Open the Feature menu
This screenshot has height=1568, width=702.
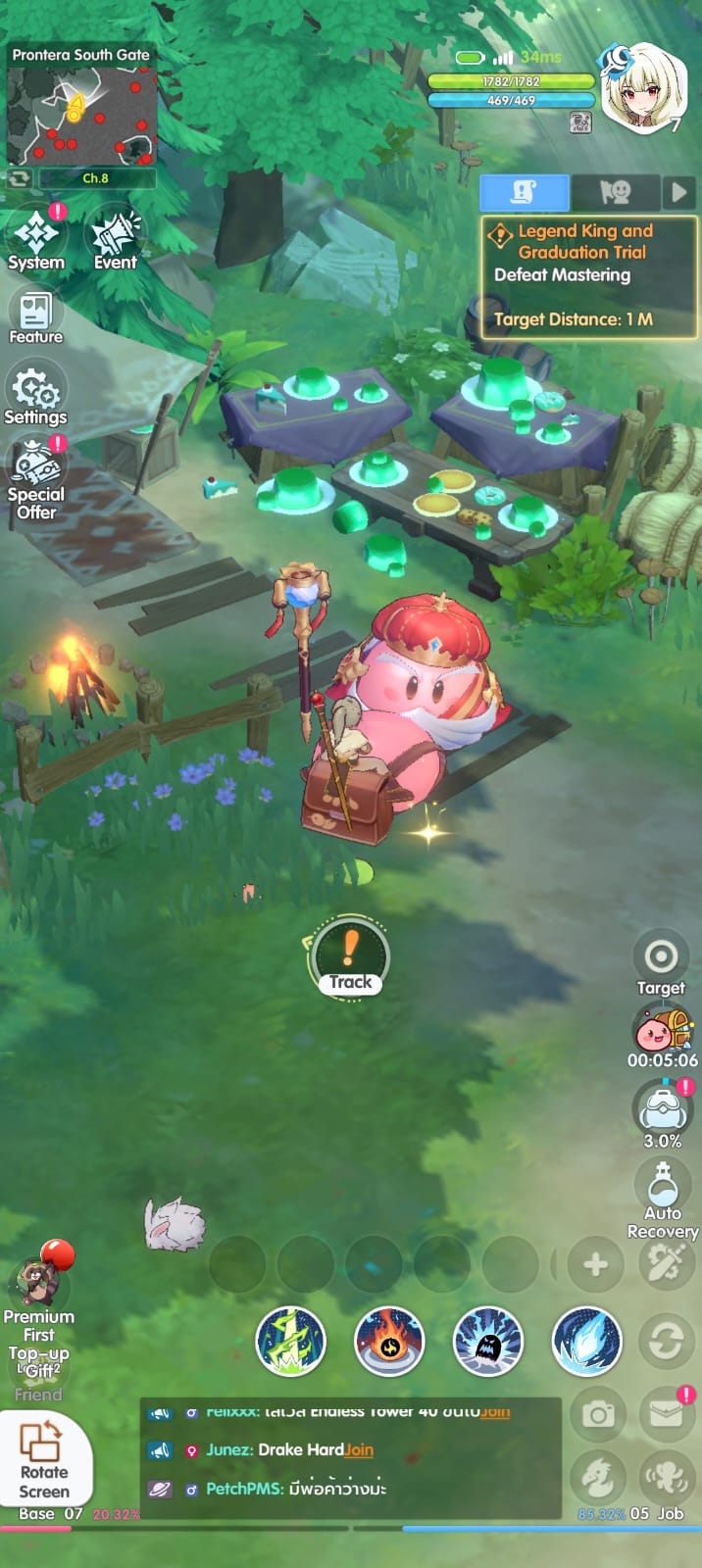click(x=35, y=318)
